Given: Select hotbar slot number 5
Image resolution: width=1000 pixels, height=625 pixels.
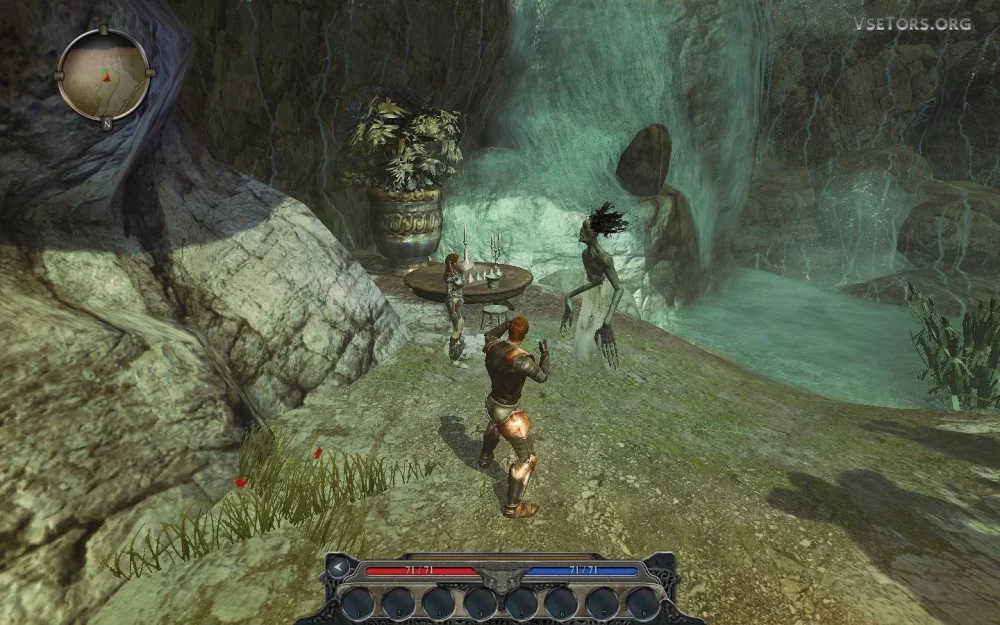Looking at the screenshot, I should click(x=520, y=603).
